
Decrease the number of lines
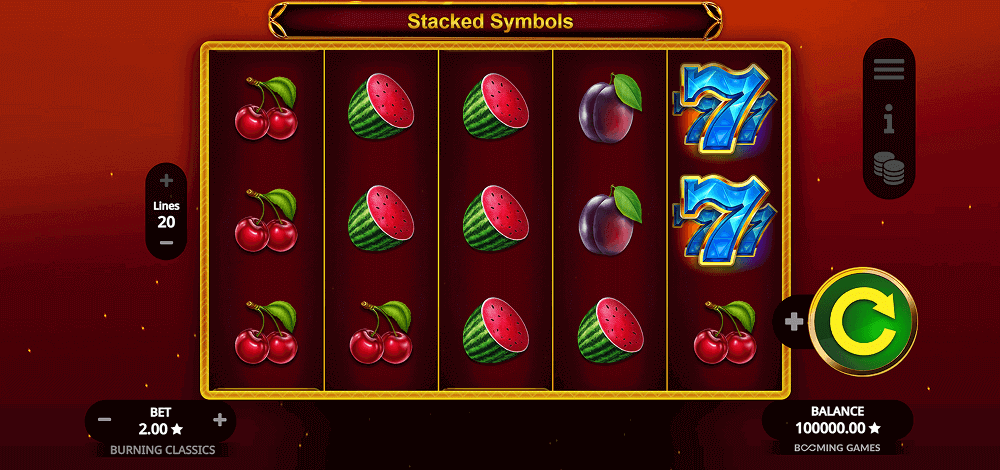click(166, 243)
